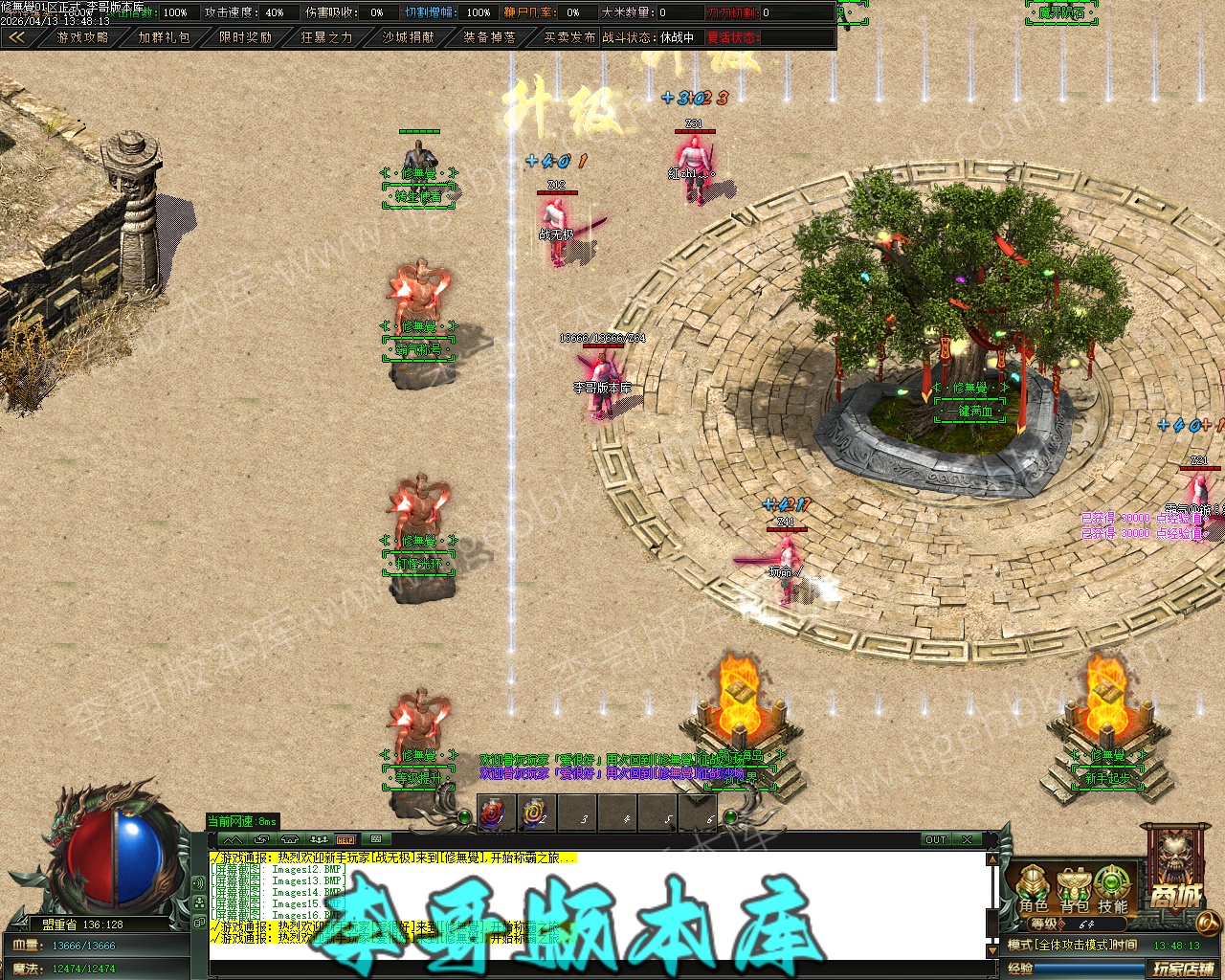Screen dimensions: 1225x980
Task: Open the 限时奖励 timed rewards menu
Action: click(x=245, y=37)
